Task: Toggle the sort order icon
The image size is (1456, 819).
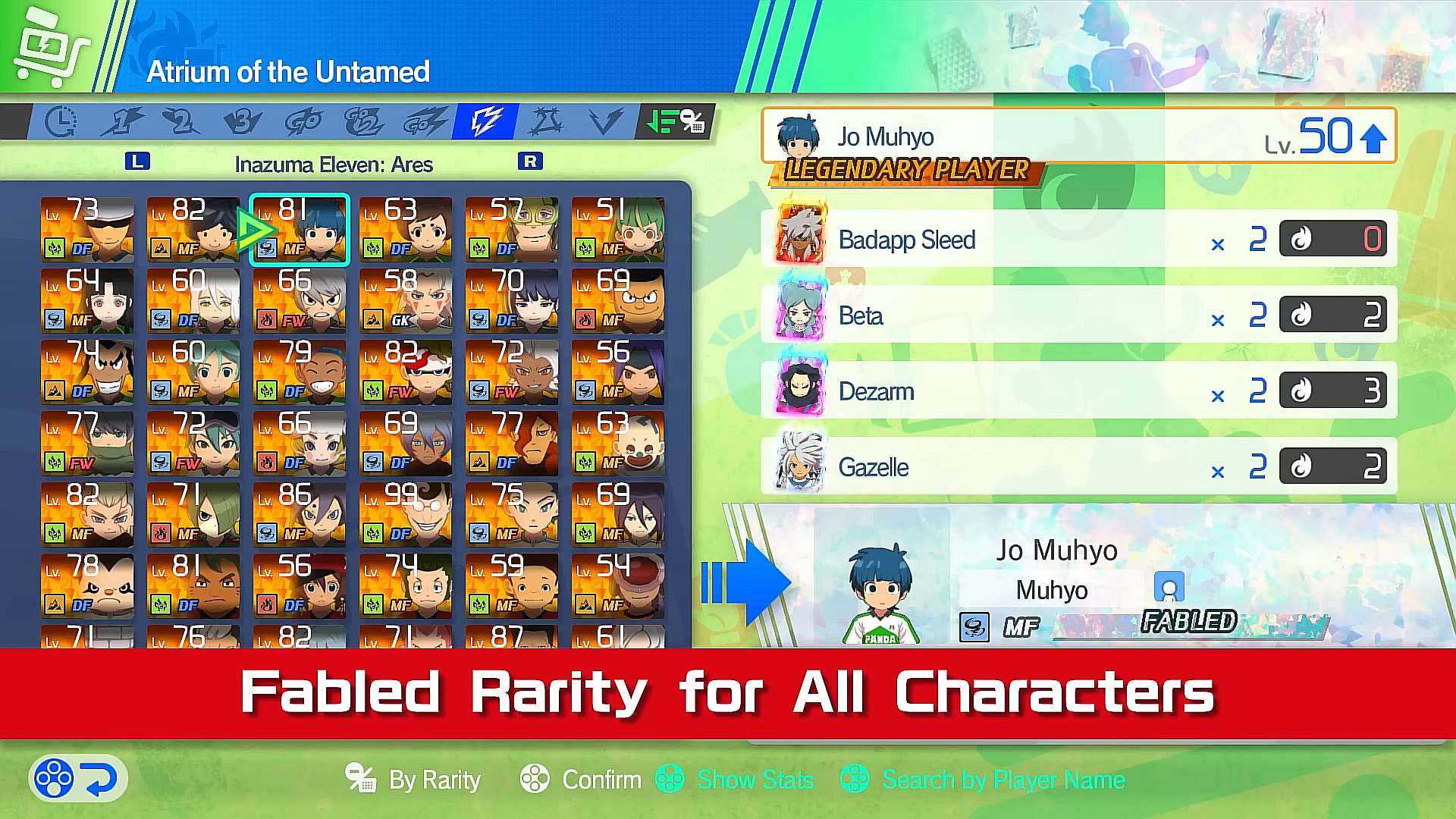Action: [675, 121]
